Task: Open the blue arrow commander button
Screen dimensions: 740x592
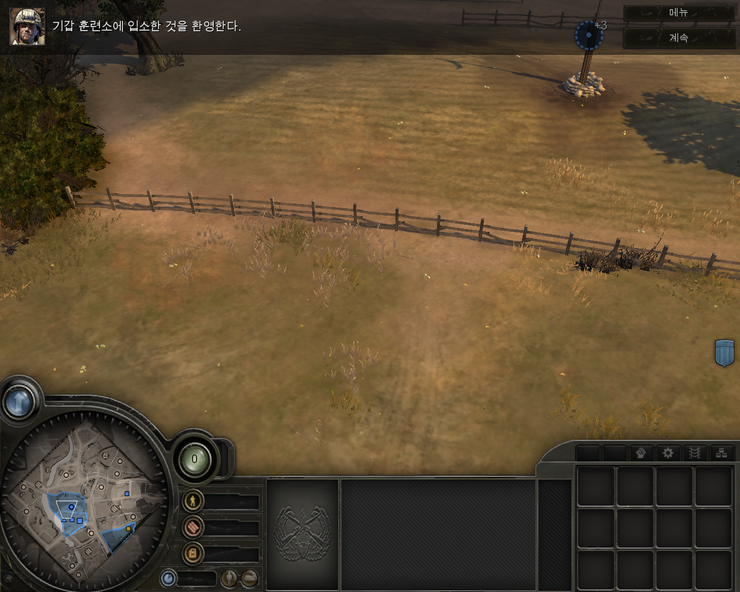Action: pyautogui.click(x=18, y=401)
